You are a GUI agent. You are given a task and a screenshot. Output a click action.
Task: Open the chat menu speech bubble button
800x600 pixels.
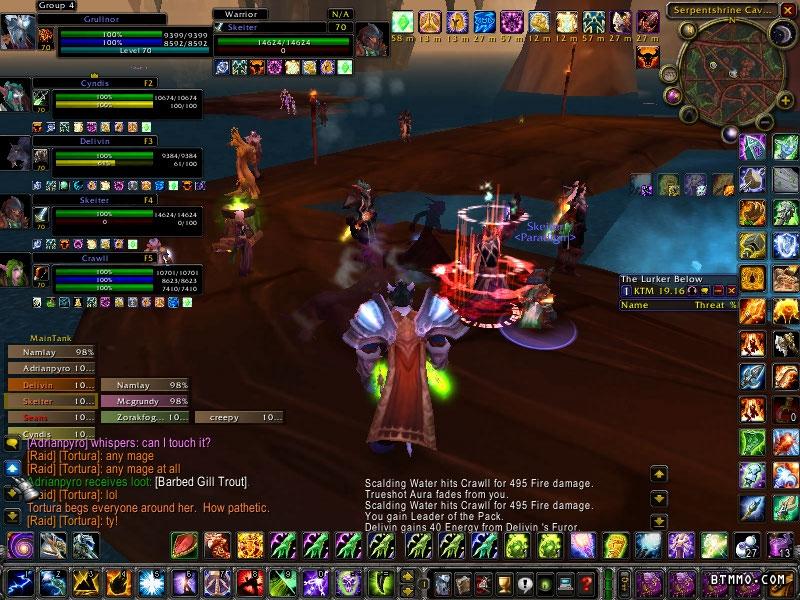tap(13, 441)
